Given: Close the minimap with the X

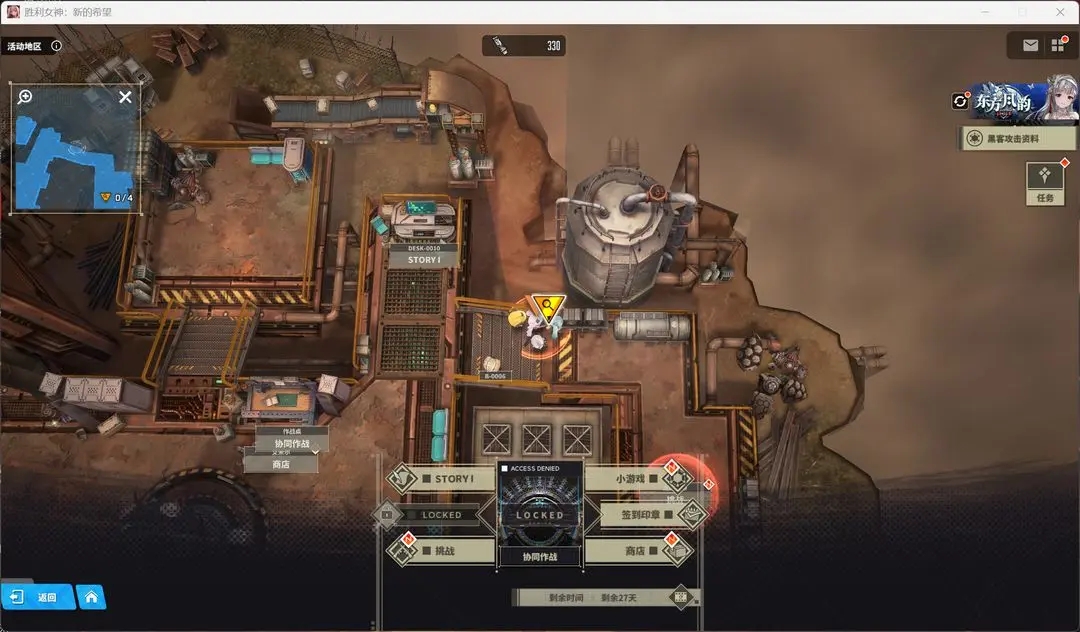Looking at the screenshot, I should pos(125,97).
